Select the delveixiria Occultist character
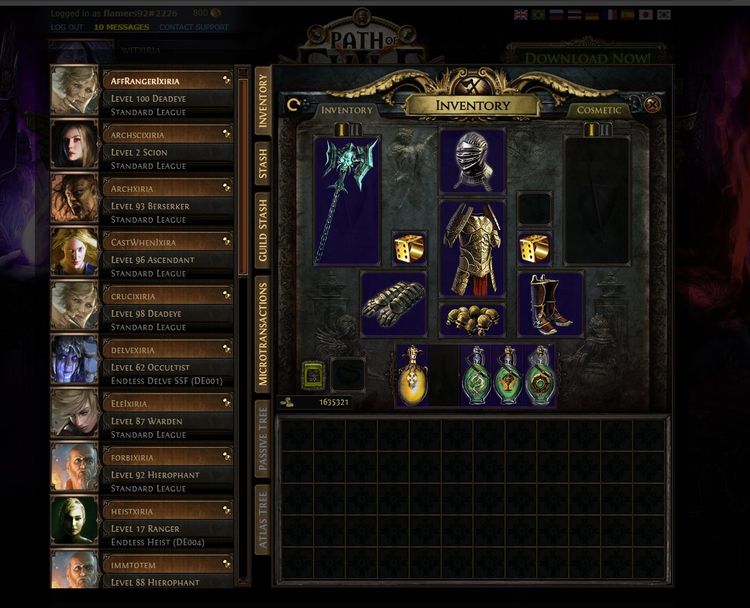750x608 pixels. [167, 359]
